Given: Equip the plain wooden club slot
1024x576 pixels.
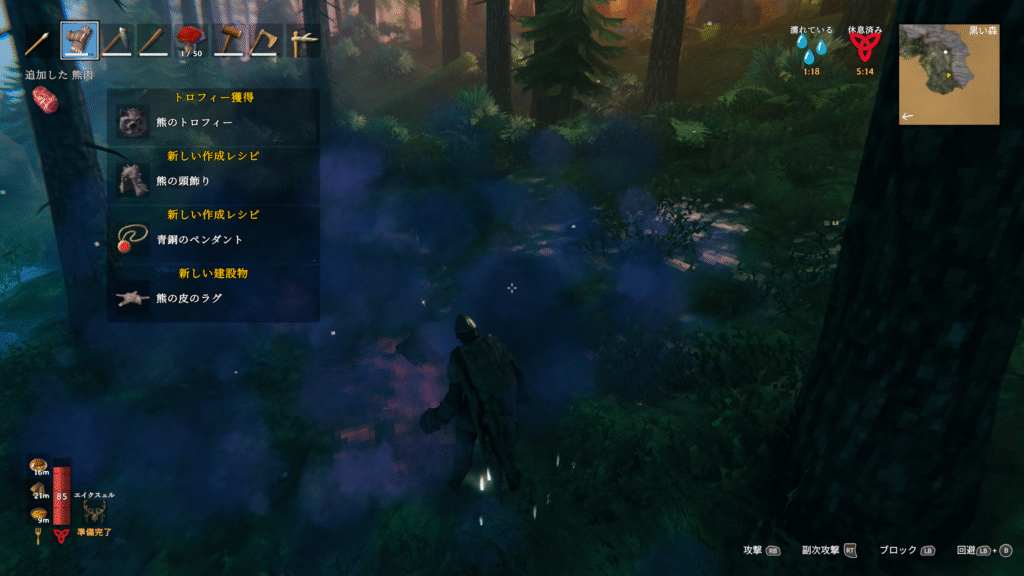Looking at the screenshot, I should click(153, 41).
